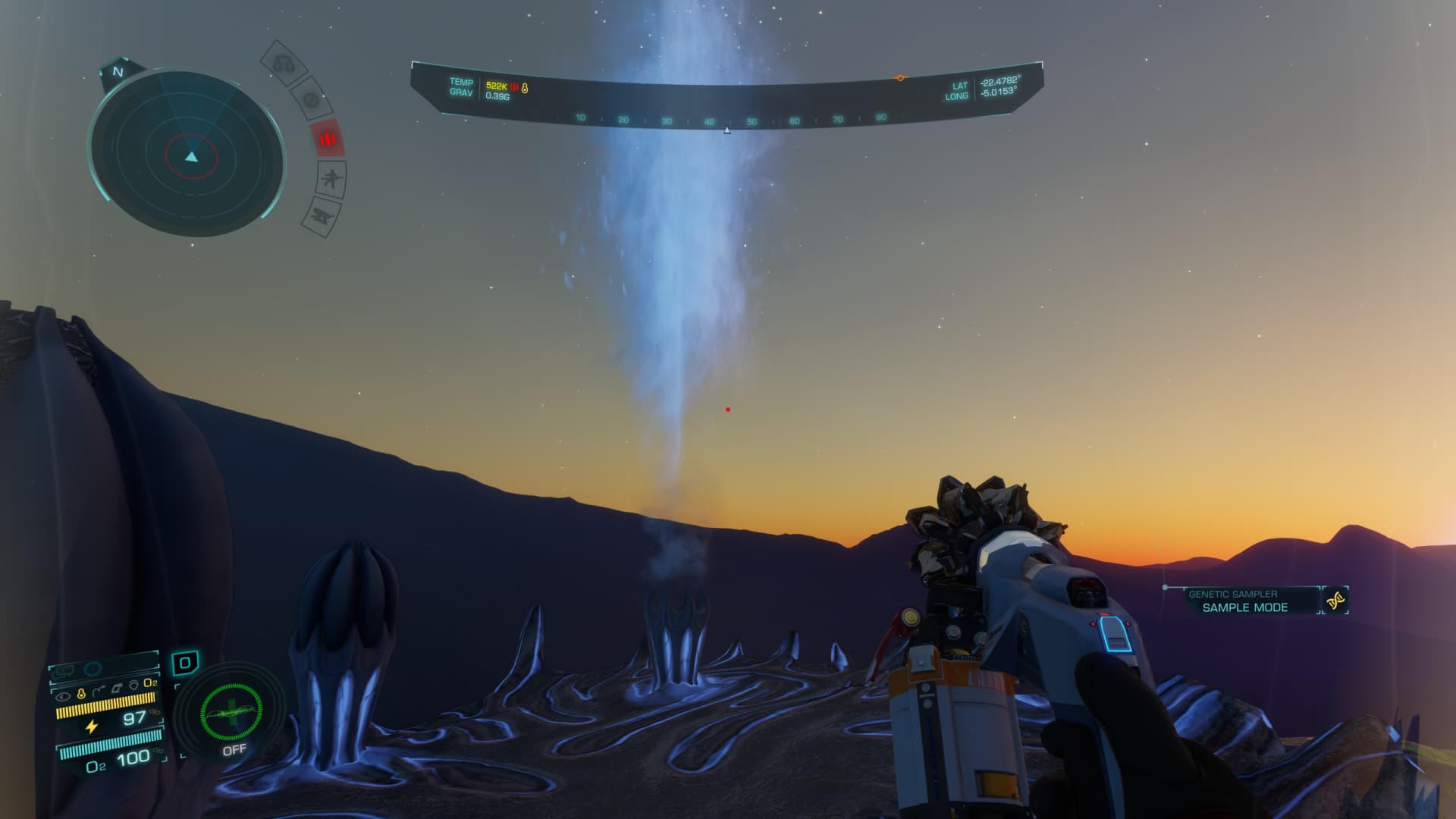Click the cyan square box beside suit panel
1456x819 pixels.
184,663
